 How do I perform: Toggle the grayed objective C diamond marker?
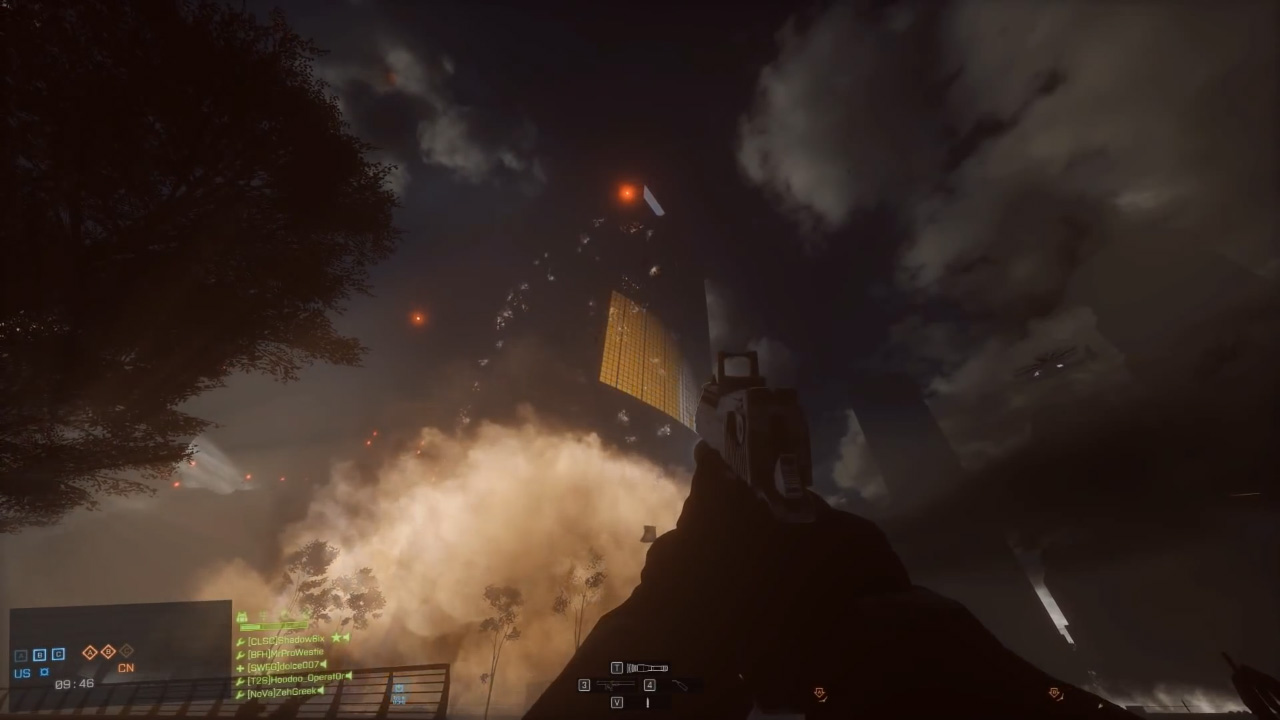127,651
